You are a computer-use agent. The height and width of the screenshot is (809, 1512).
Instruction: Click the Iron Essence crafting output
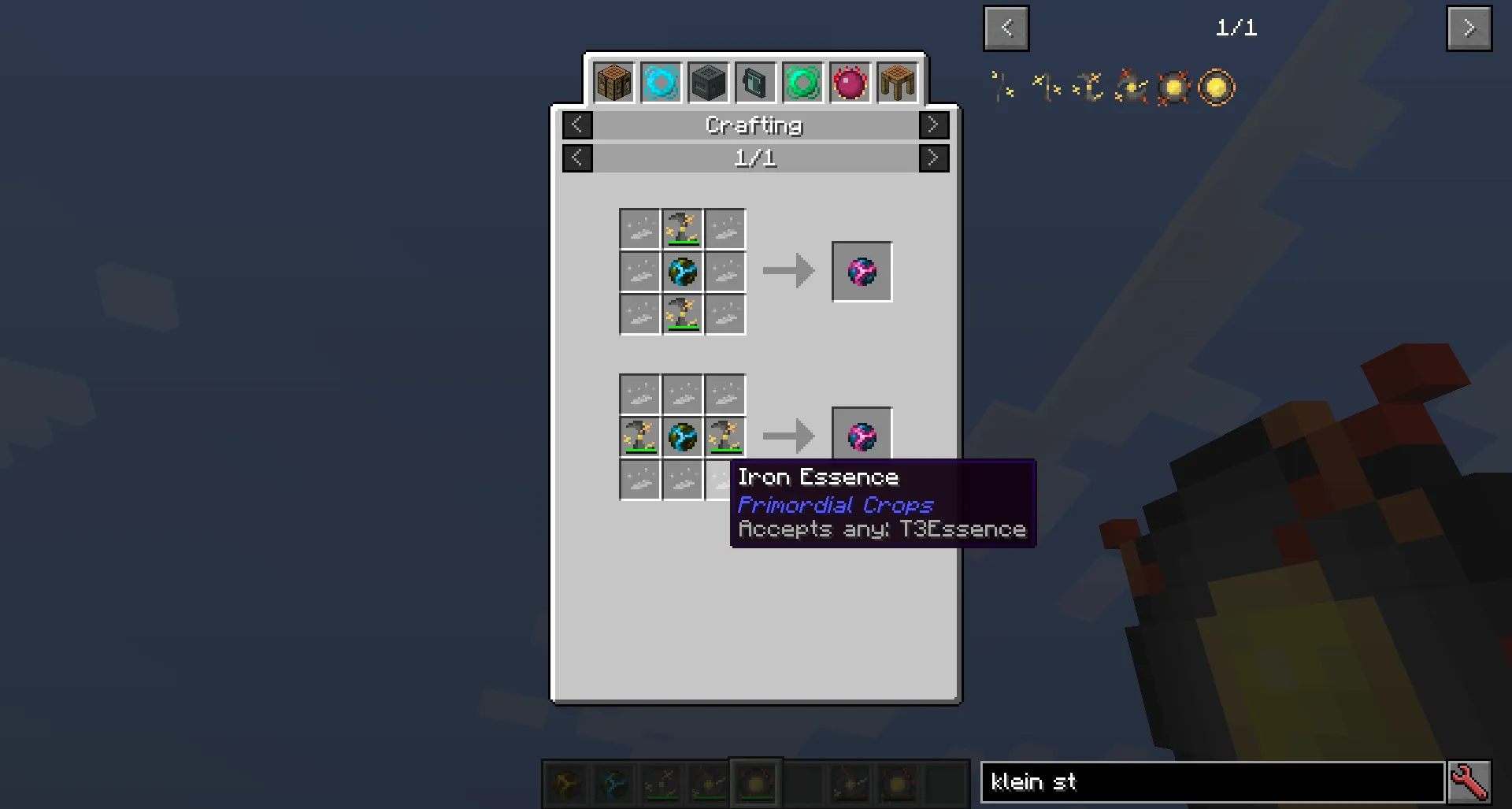coord(862,272)
